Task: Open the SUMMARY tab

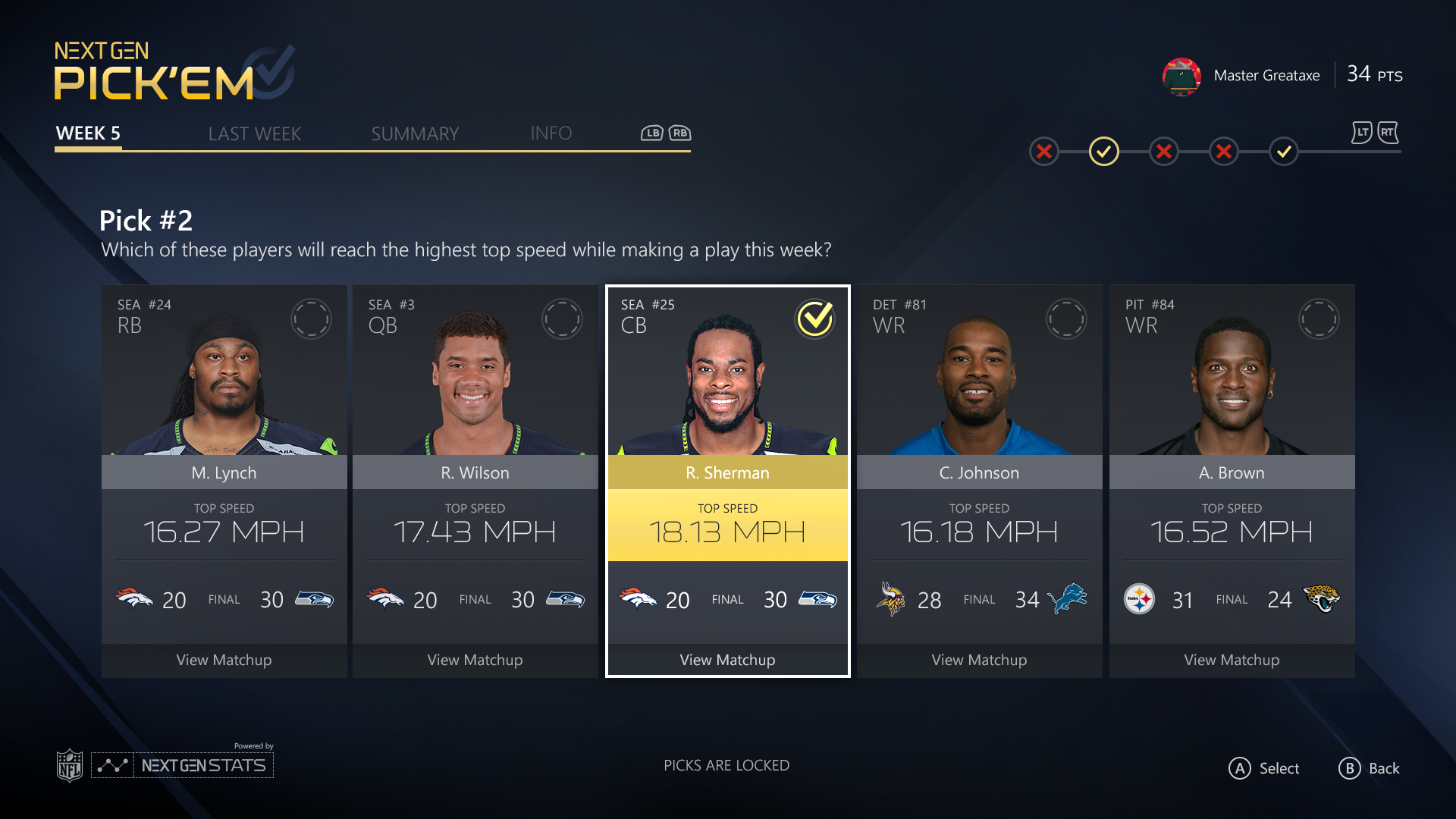Action: pyautogui.click(x=414, y=133)
